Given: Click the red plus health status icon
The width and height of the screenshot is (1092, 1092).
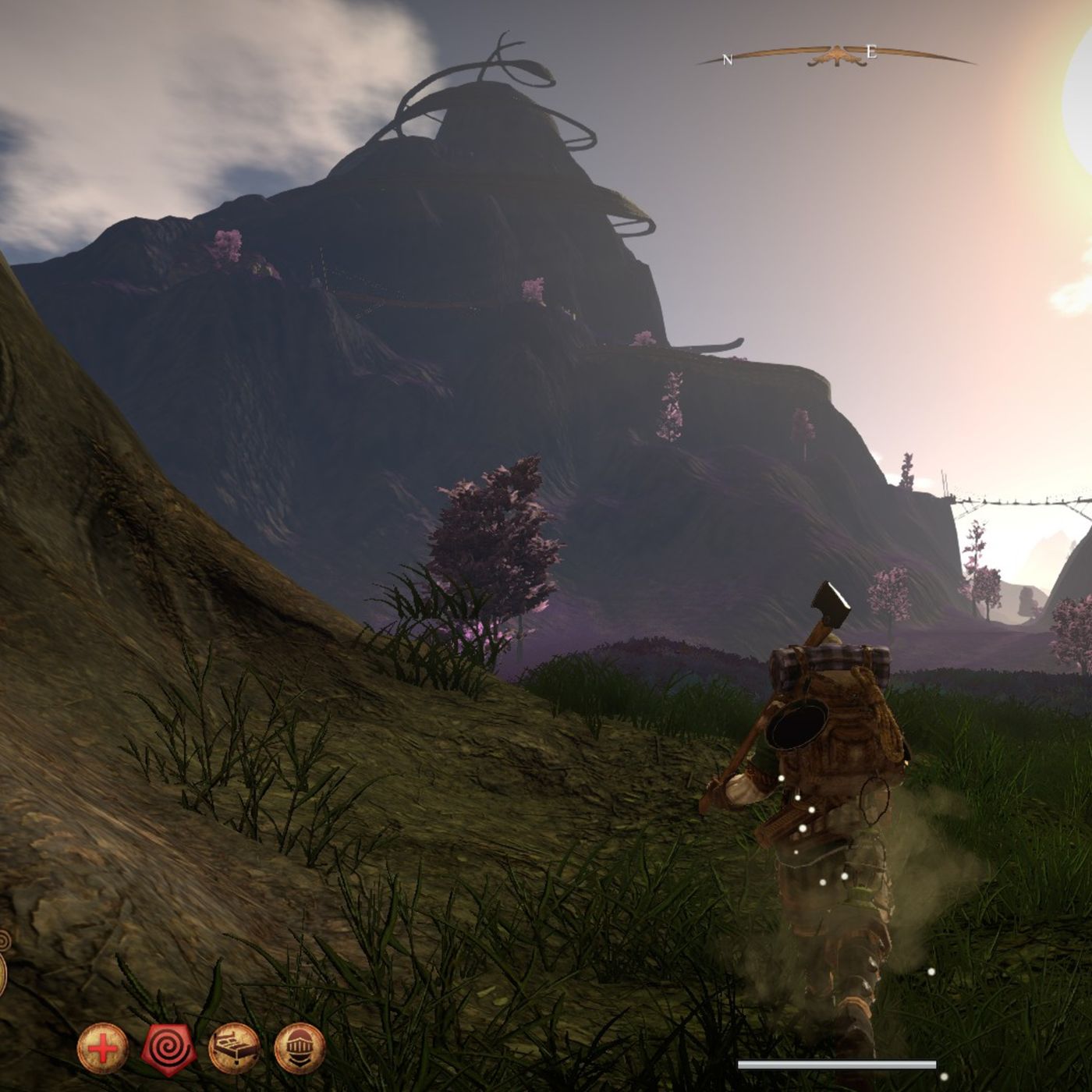Looking at the screenshot, I should point(102,1049).
